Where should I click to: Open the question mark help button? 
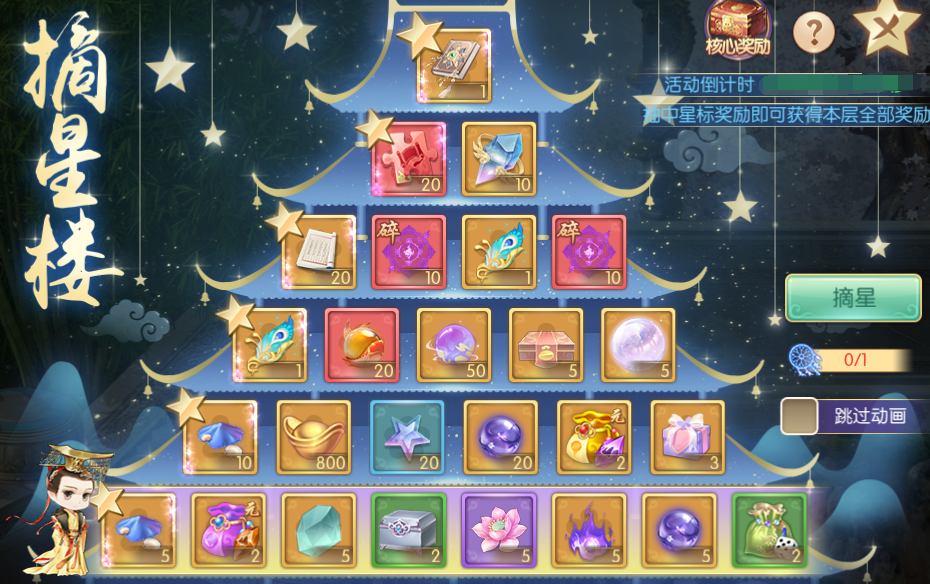pos(813,34)
